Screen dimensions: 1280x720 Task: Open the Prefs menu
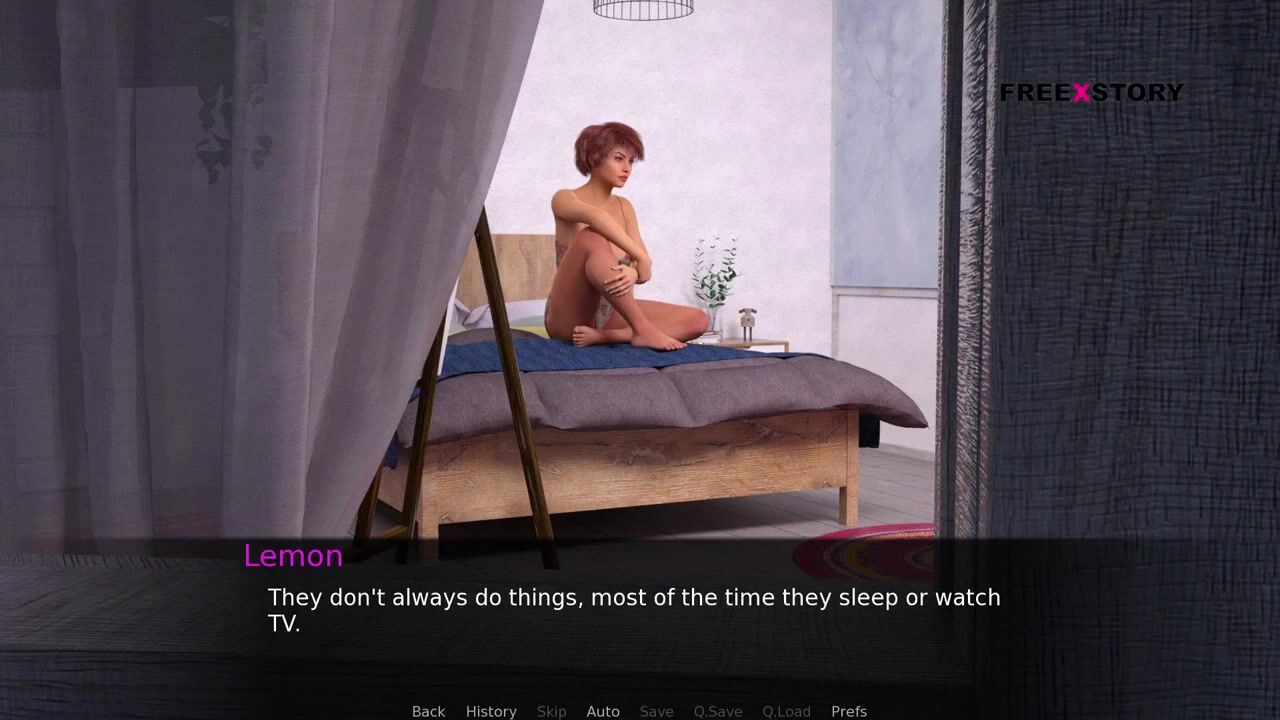(x=849, y=711)
